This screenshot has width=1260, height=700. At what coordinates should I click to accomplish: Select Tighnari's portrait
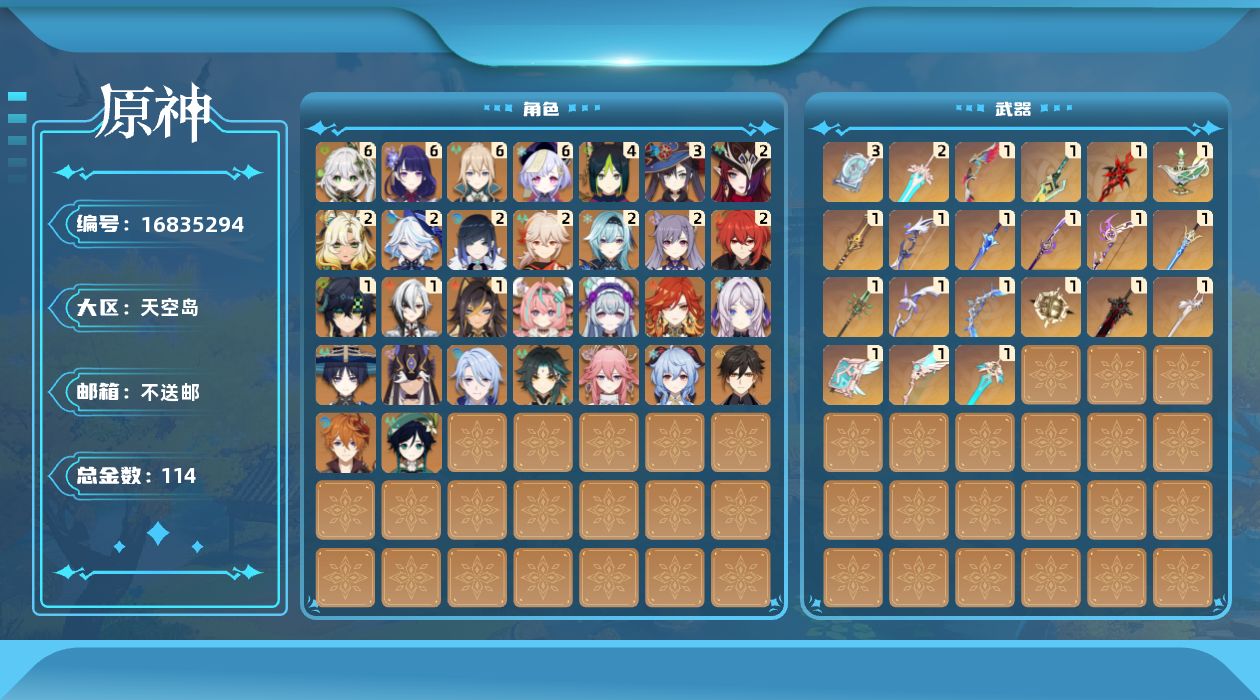pyautogui.click(x=610, y=172)
